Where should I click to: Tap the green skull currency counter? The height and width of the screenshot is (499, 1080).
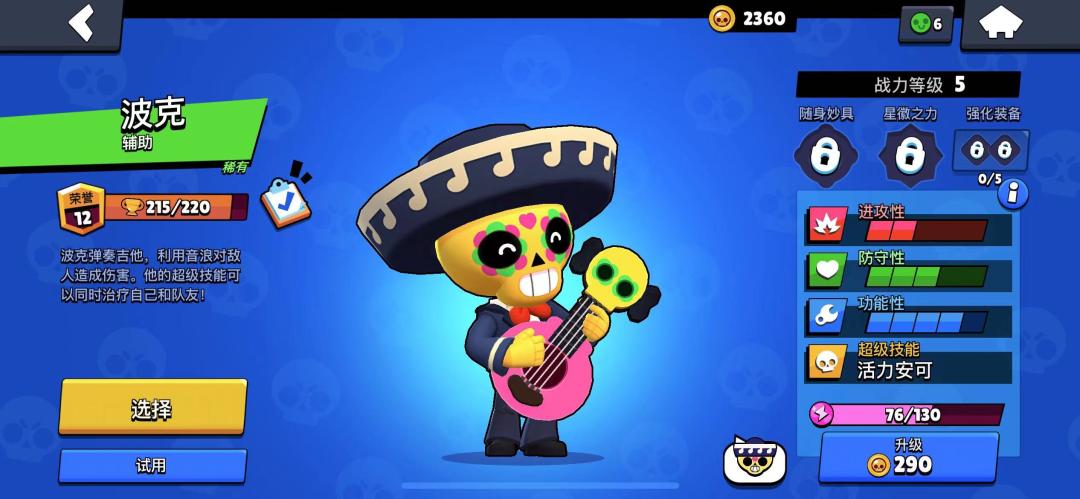(926, 24)
